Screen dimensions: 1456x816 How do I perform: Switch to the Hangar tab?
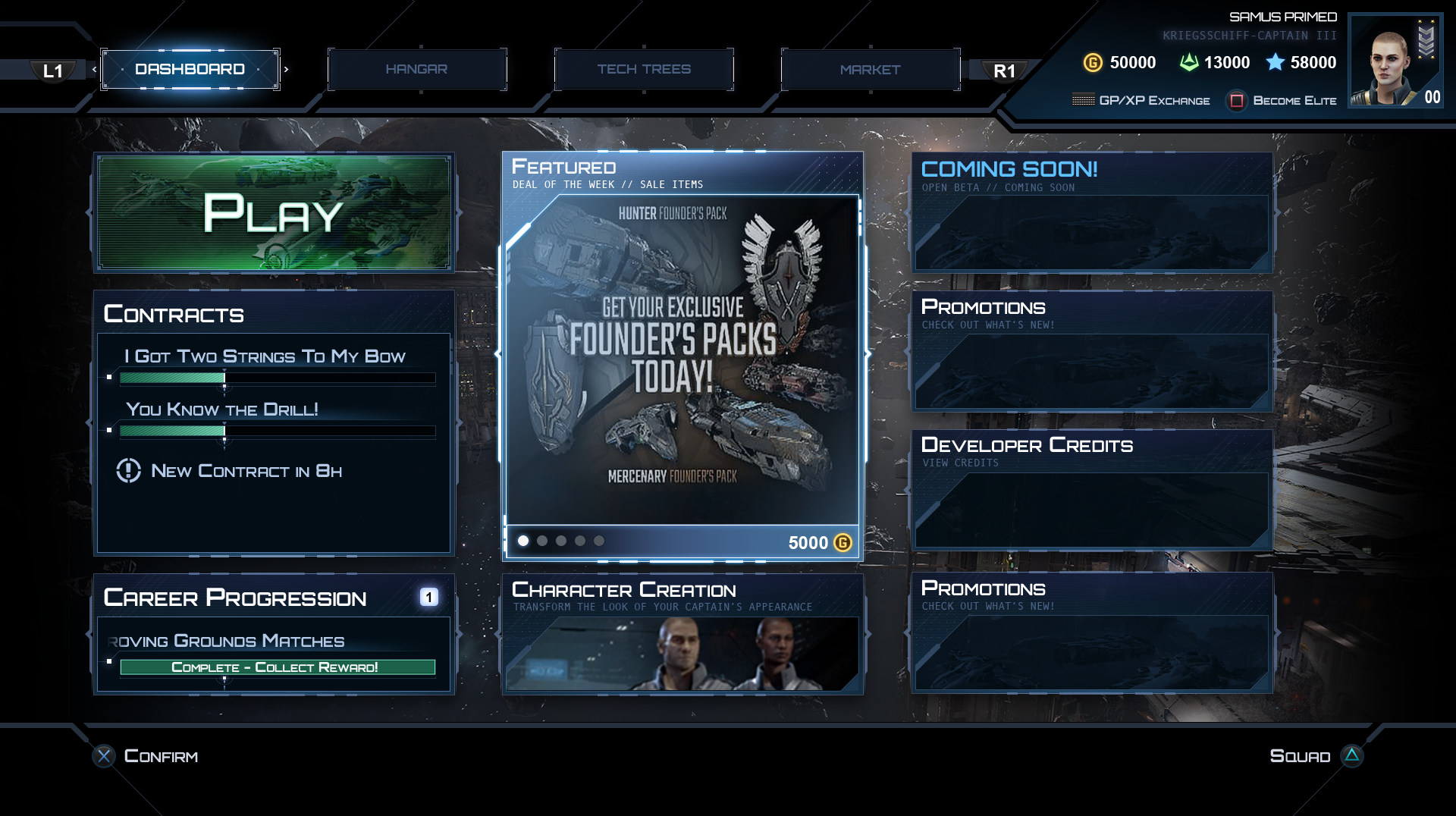click(416, 69)
